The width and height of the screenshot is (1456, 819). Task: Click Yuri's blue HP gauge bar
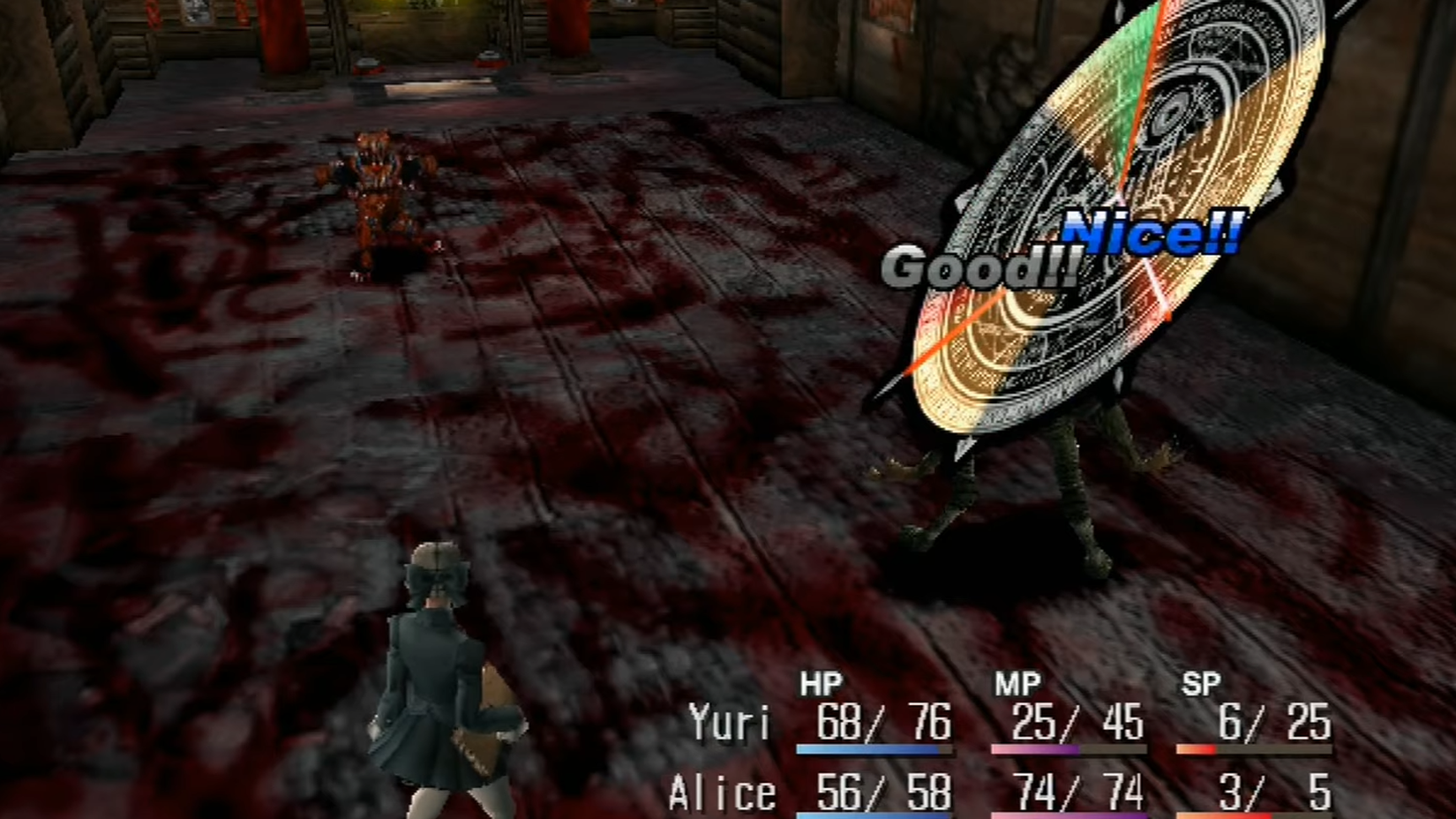pyautogui.click(x=874, y=748)
